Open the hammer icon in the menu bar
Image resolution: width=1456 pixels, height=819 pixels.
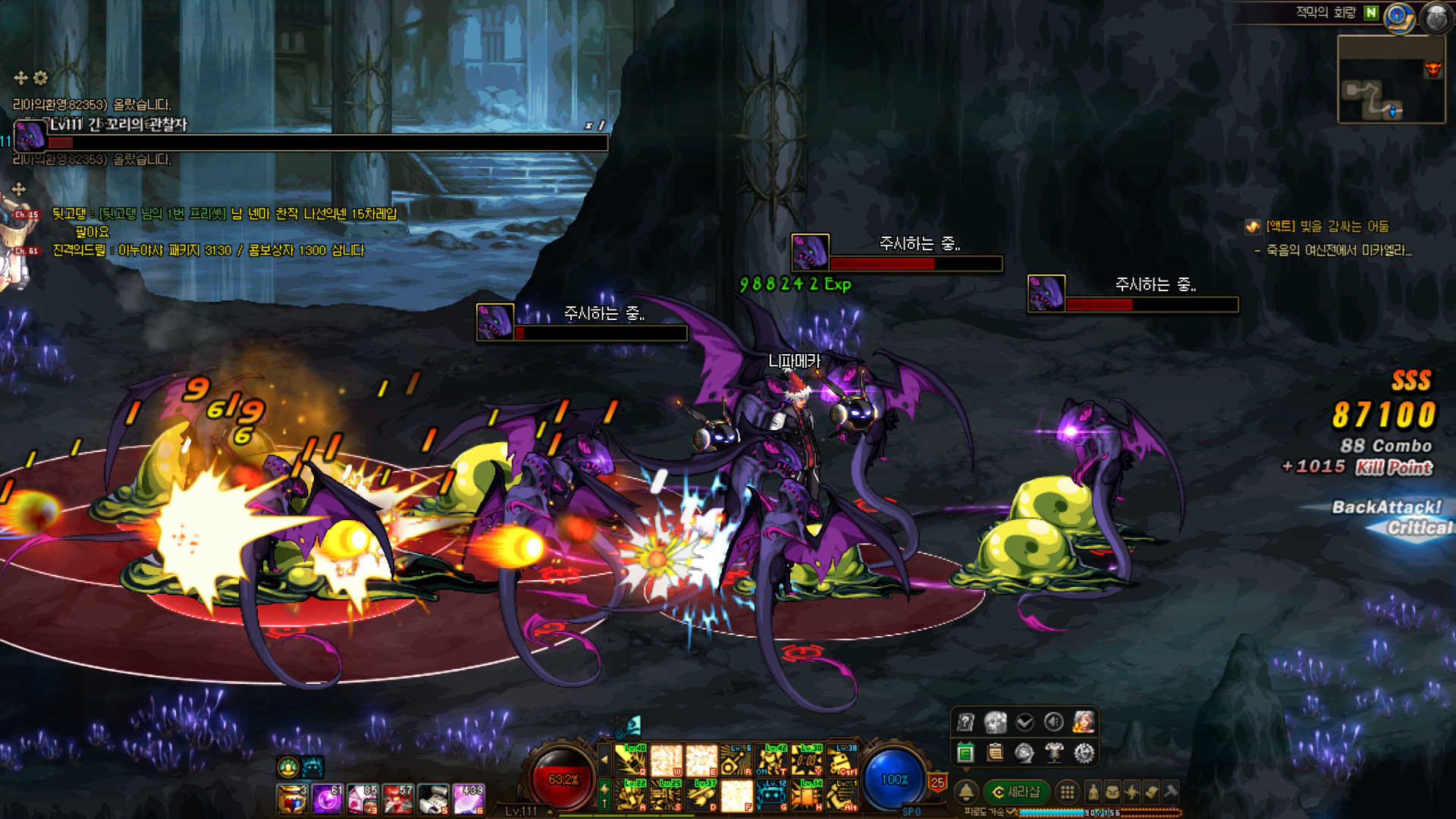[x=1170, y=792]
